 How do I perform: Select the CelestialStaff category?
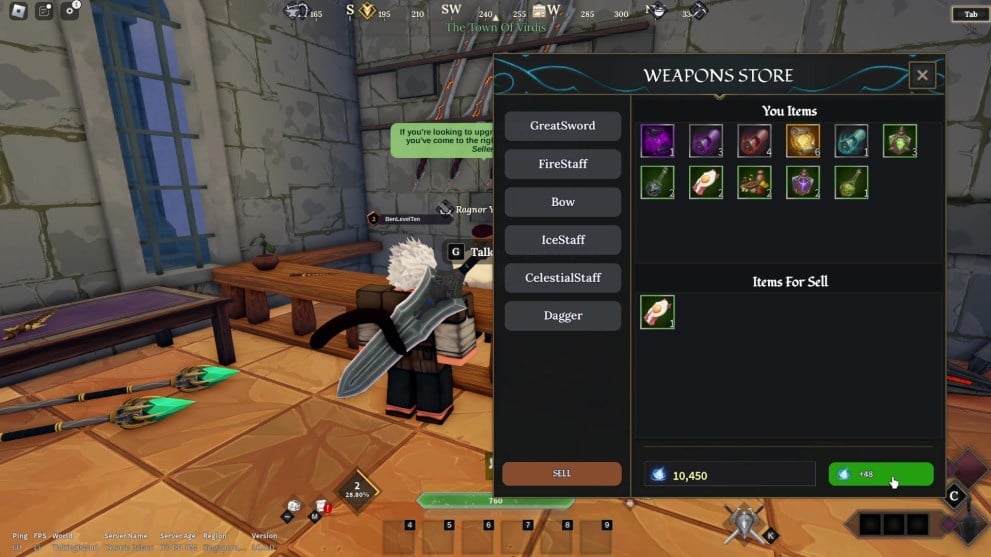coord(562,277)
